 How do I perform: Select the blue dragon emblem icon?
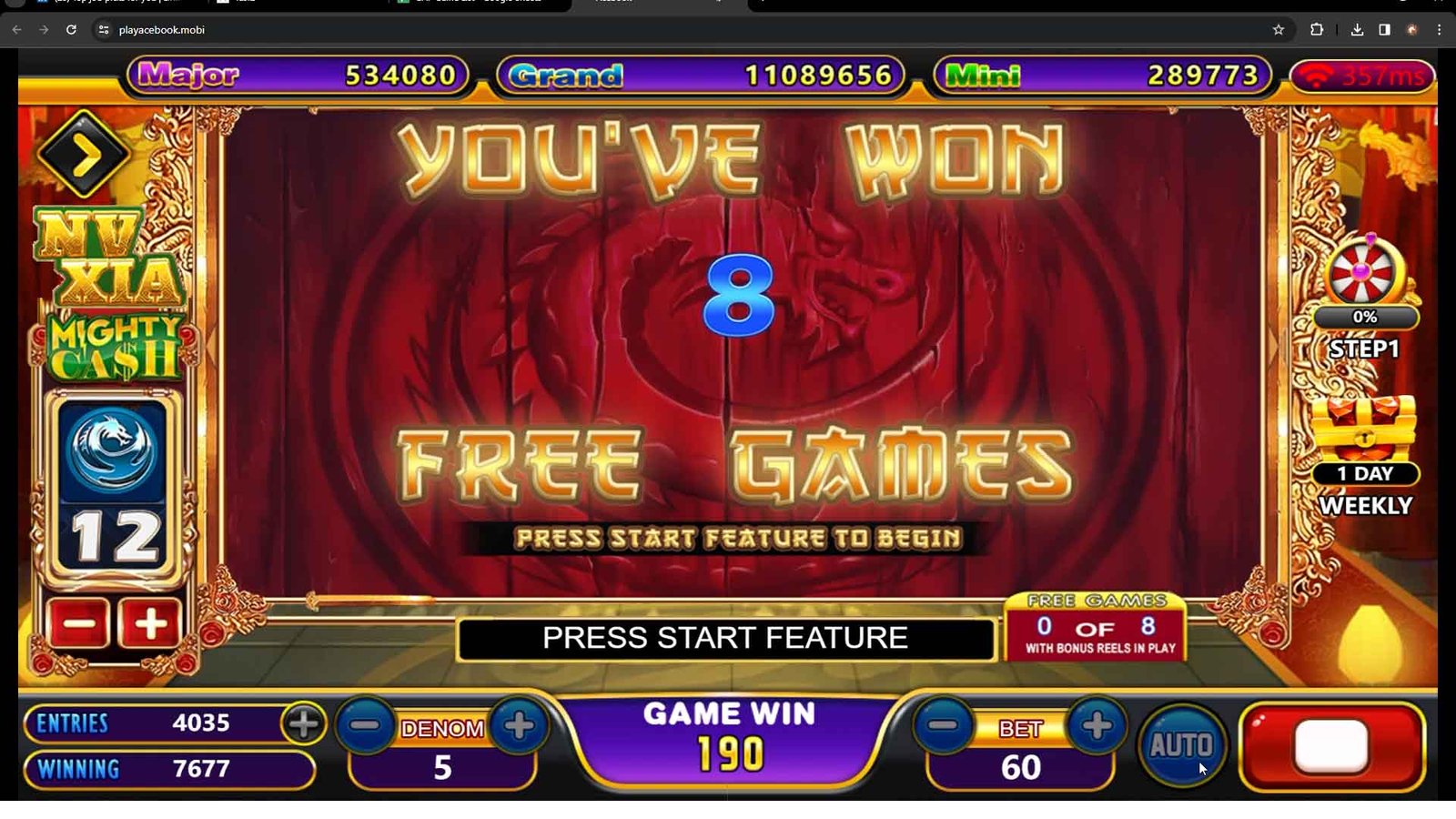(112, 450)
